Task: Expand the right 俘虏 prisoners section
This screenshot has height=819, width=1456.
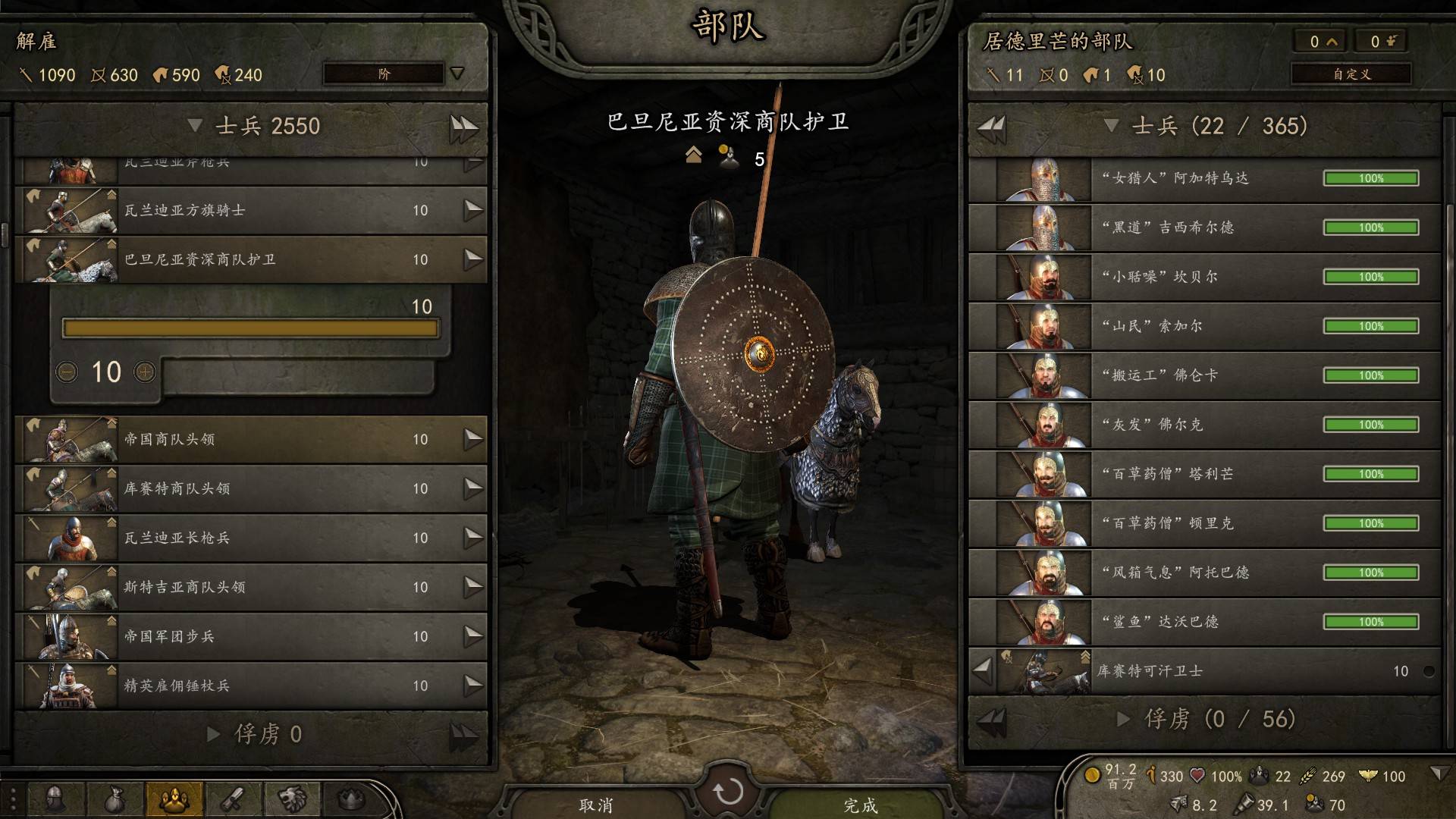Action: [x=1125, y=719]
